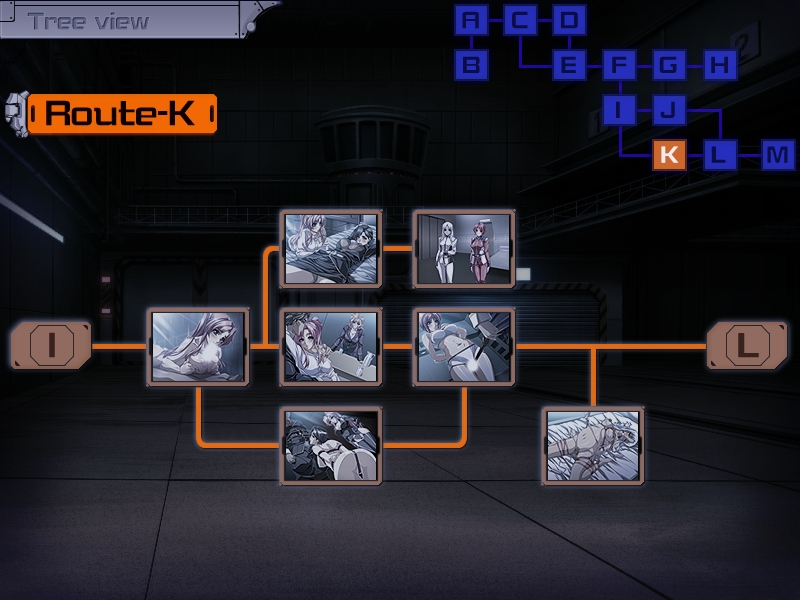Choose route D in the map
The image size is (800, 600).
569,20
